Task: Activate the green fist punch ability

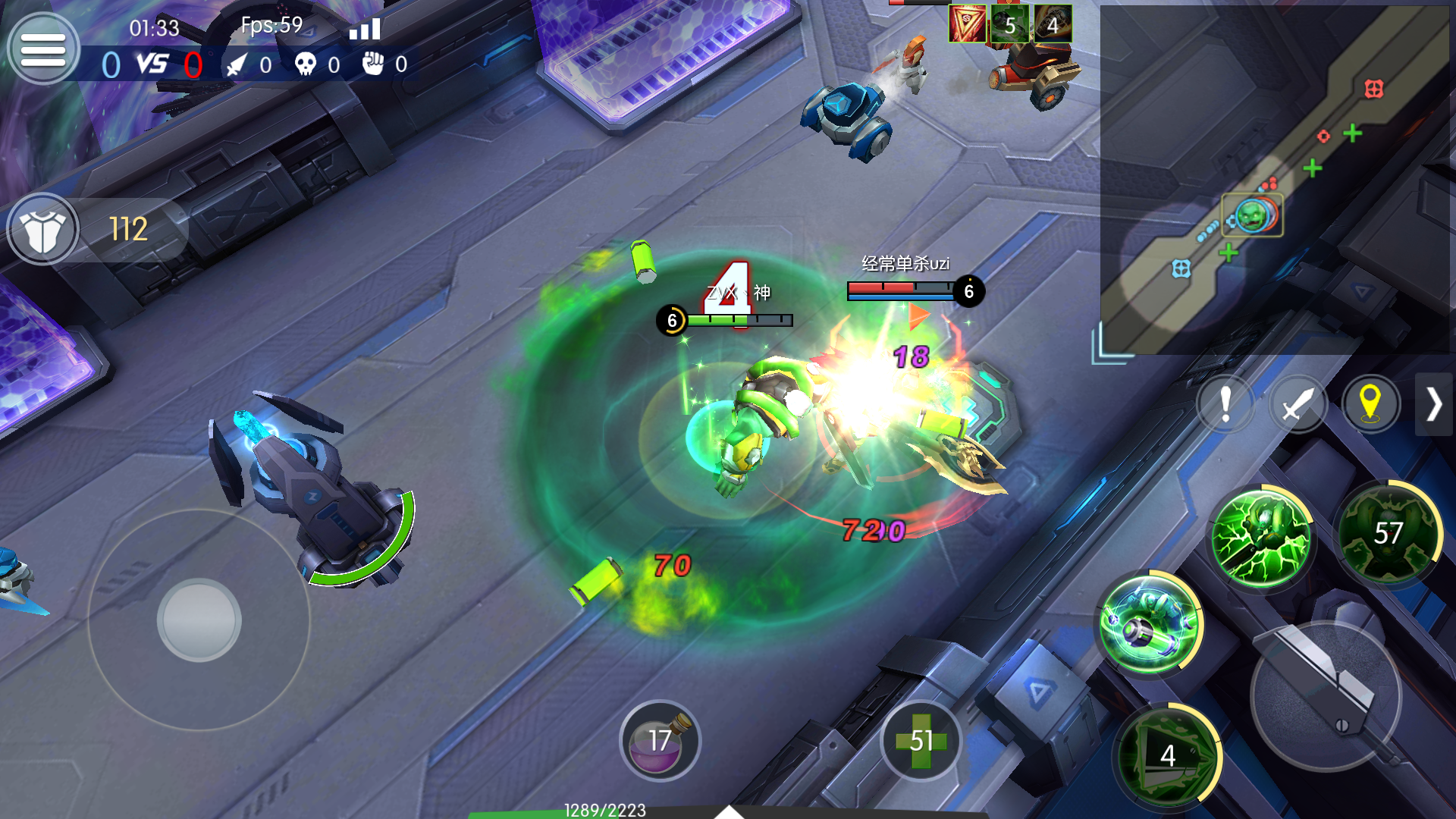Action: pyautogui.click(x=1150, y=624)
